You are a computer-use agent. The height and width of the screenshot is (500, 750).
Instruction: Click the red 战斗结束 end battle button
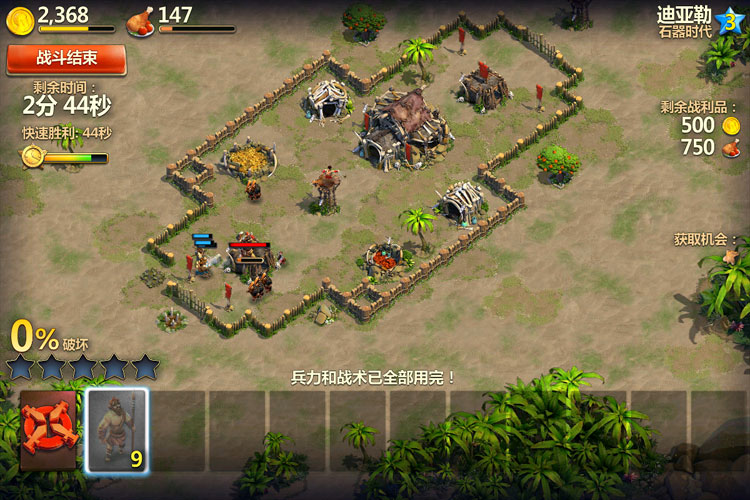click(66, 60)
